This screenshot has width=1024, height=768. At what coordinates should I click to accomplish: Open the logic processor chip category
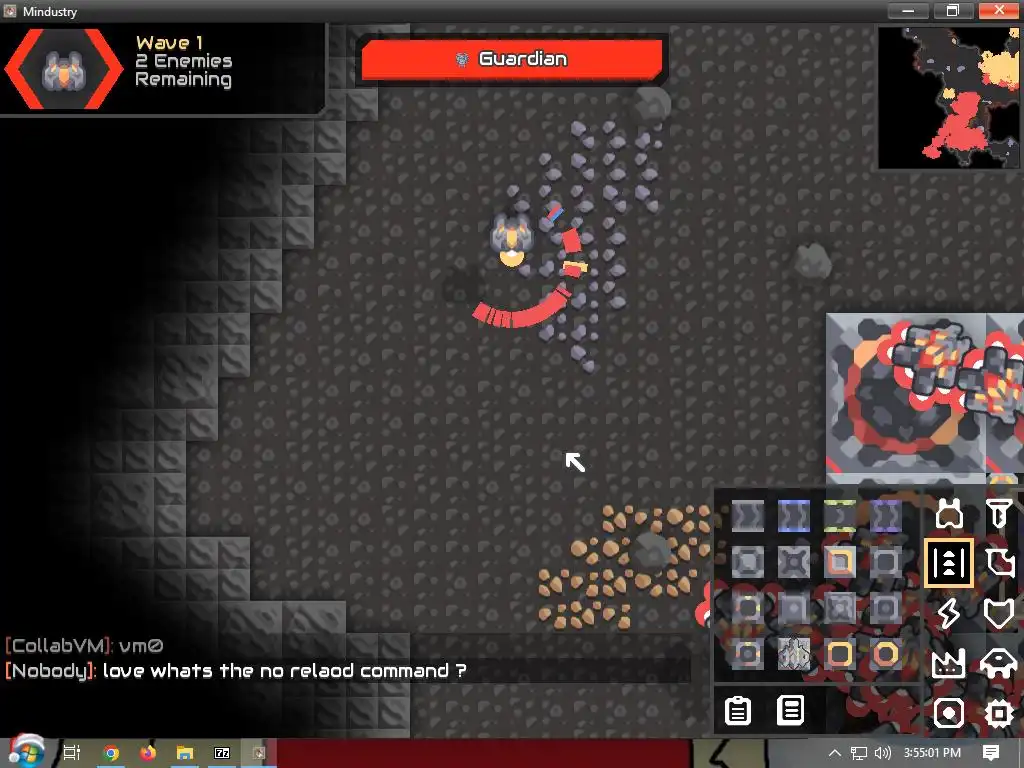[999, 713]
